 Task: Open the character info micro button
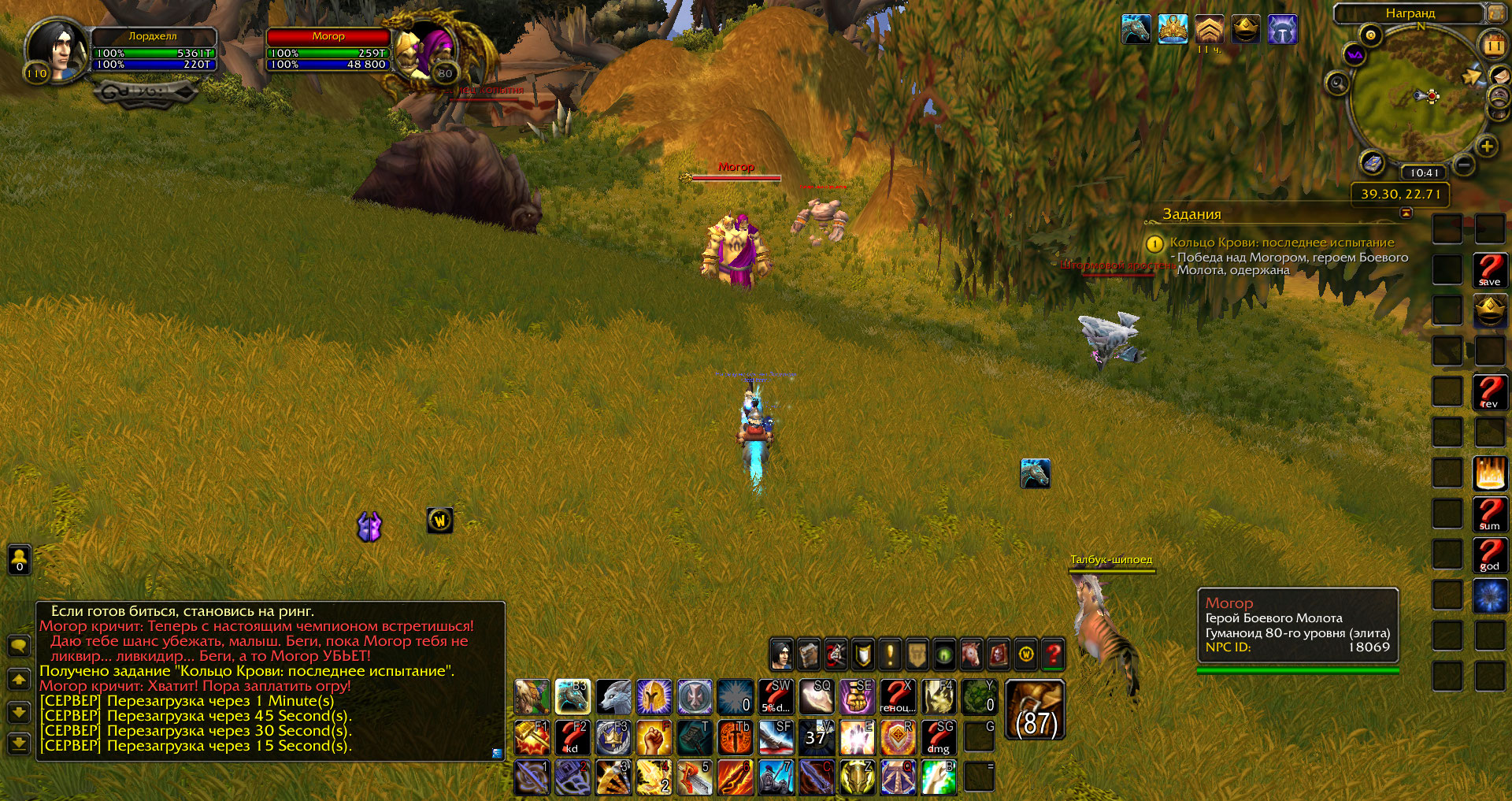coord(781,654)
